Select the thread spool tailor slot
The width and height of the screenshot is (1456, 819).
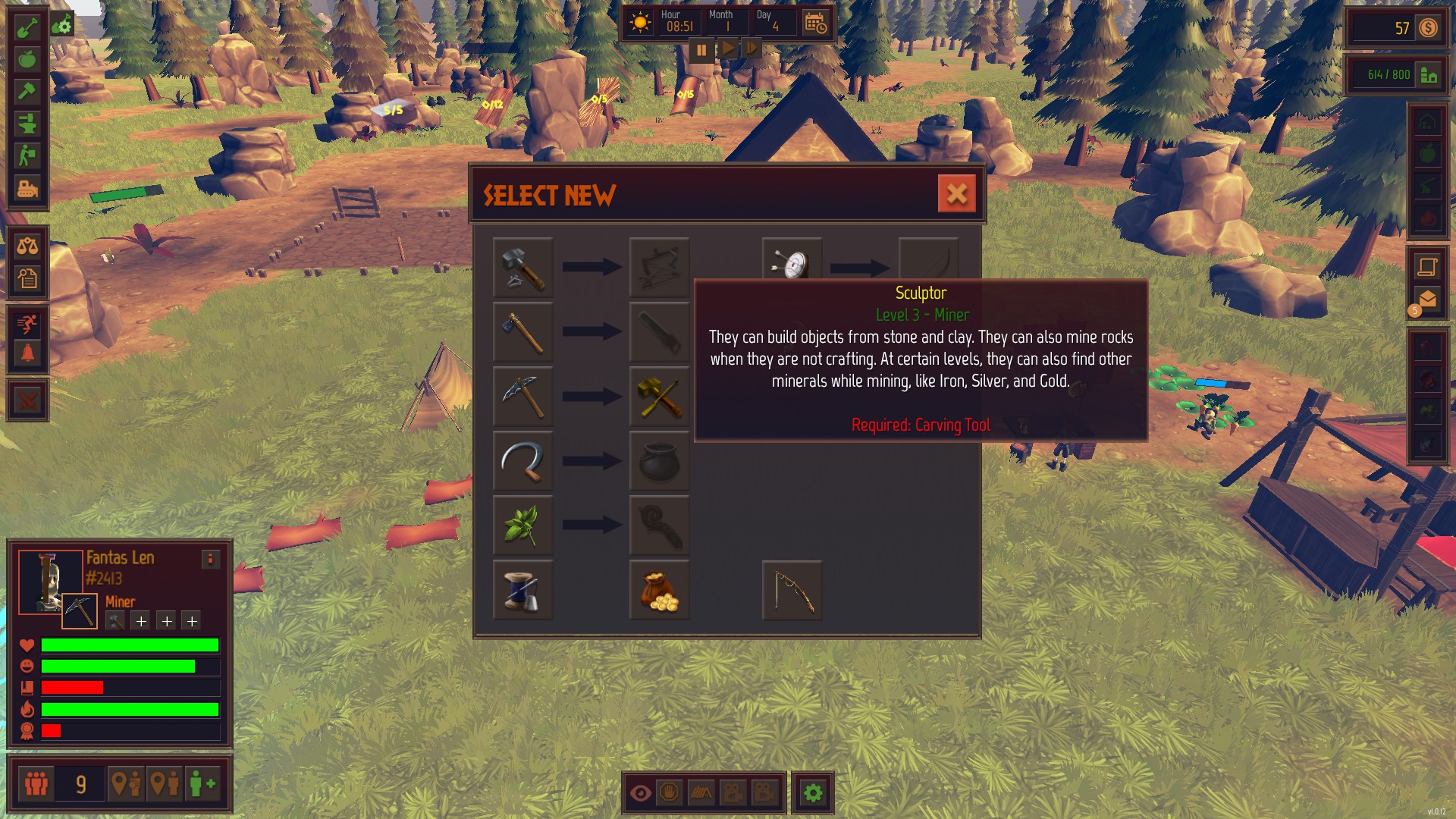(522, 590)
